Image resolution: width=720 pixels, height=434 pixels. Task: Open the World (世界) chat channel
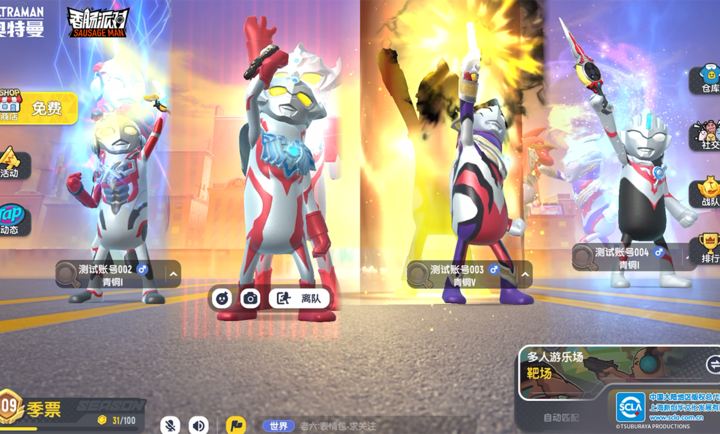(279, 426)
